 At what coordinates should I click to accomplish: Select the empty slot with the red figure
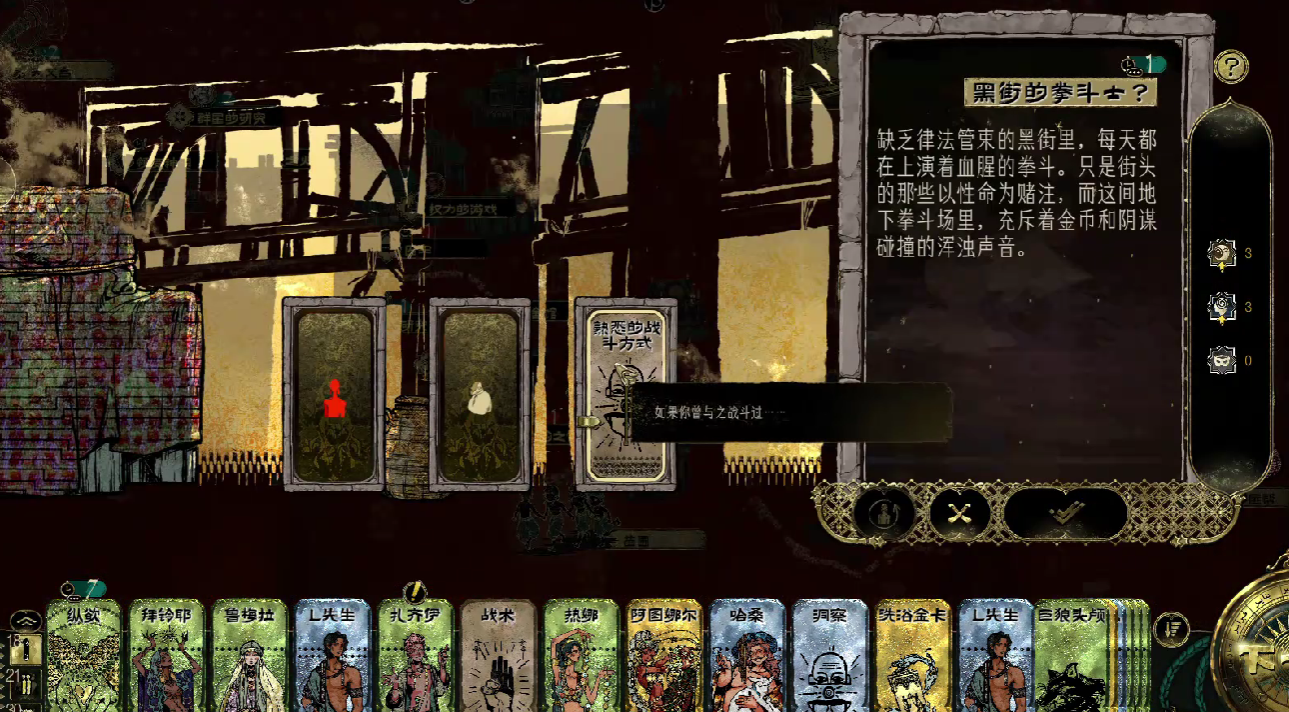pyautogui.click(x=334, y=393)
